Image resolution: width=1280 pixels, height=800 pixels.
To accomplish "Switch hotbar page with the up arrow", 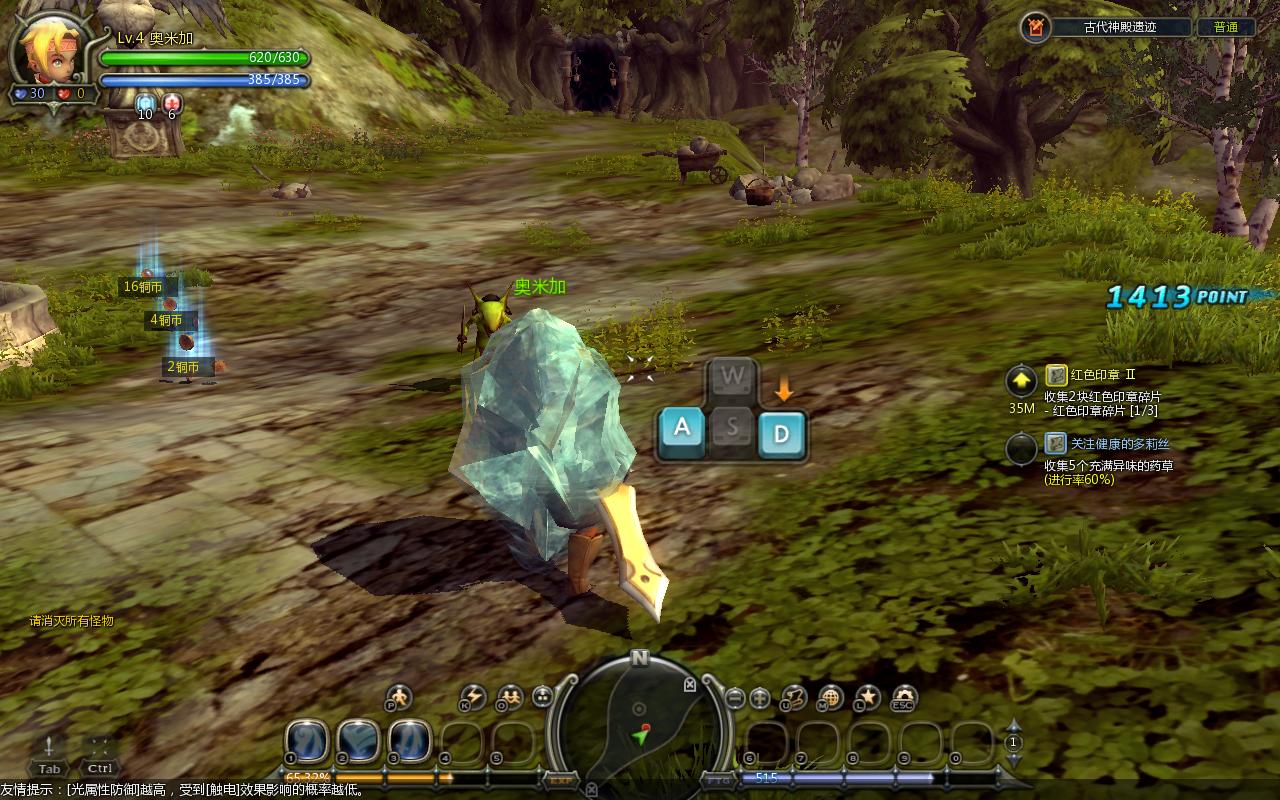I will coord(1013,726).
